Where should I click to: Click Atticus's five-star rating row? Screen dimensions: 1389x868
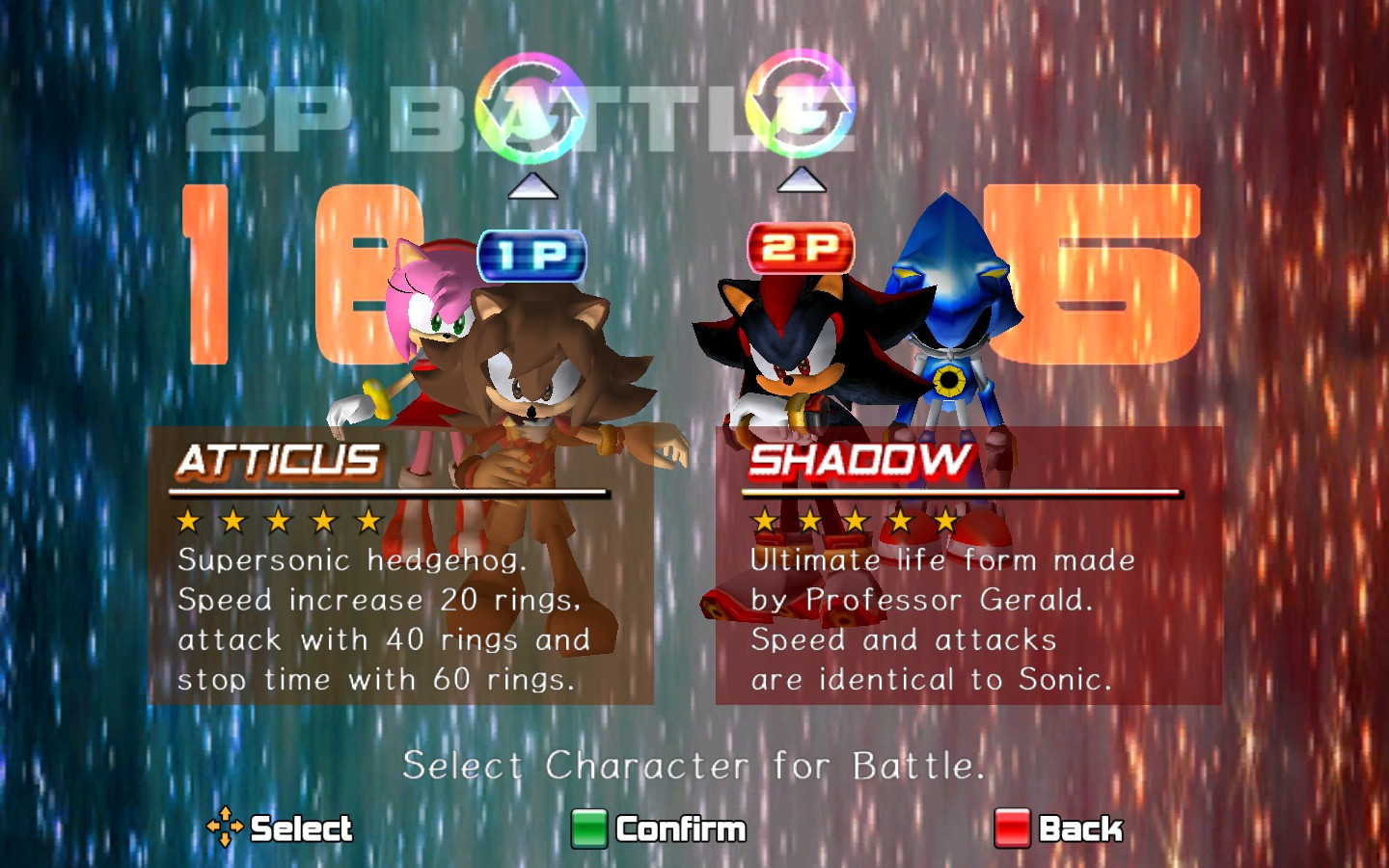pos(279,522)
